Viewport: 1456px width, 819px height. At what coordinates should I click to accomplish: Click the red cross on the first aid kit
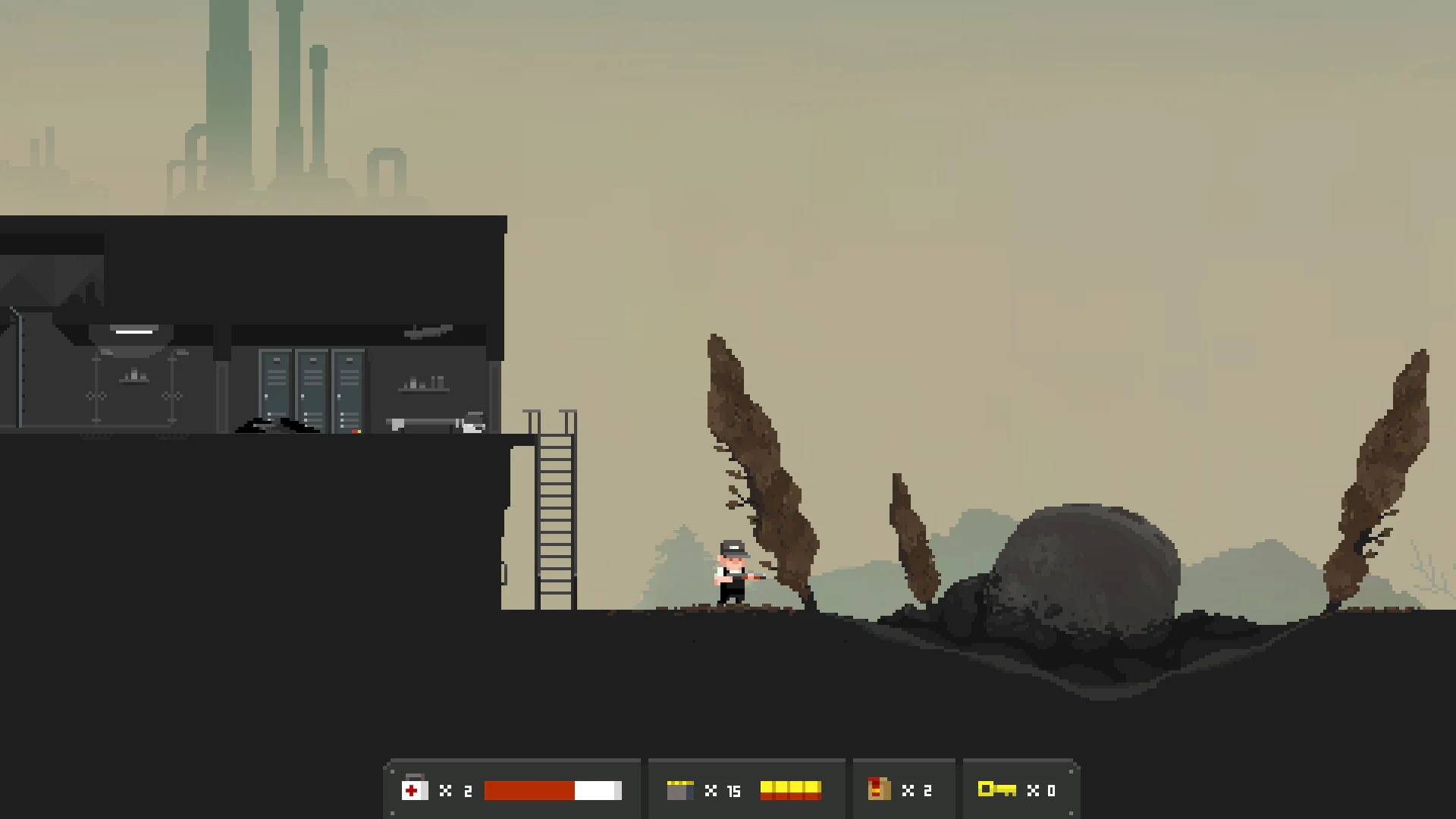pos(413,789)
